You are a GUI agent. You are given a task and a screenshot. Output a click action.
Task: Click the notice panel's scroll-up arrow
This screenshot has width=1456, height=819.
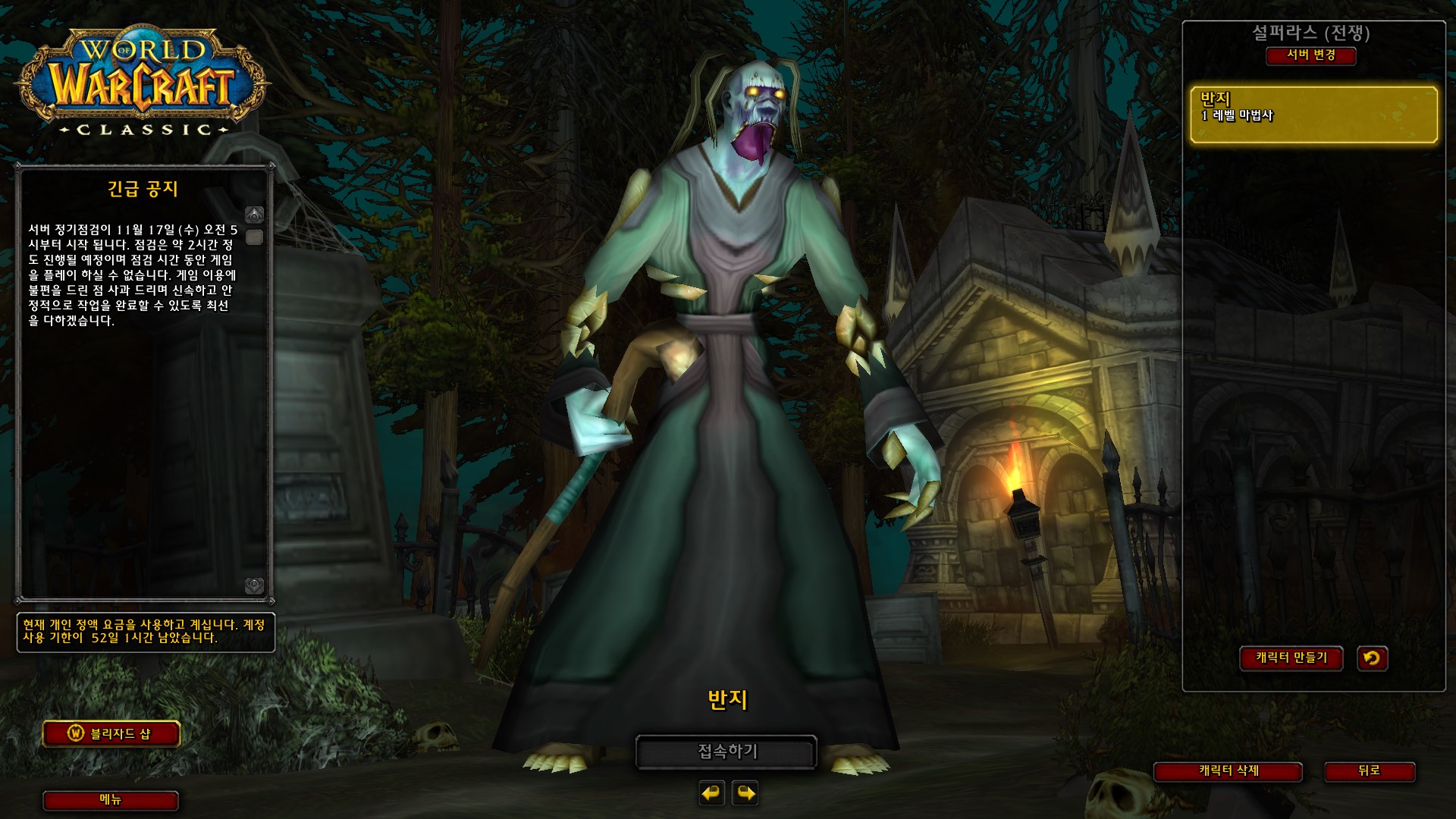click(x=255, y=215)
